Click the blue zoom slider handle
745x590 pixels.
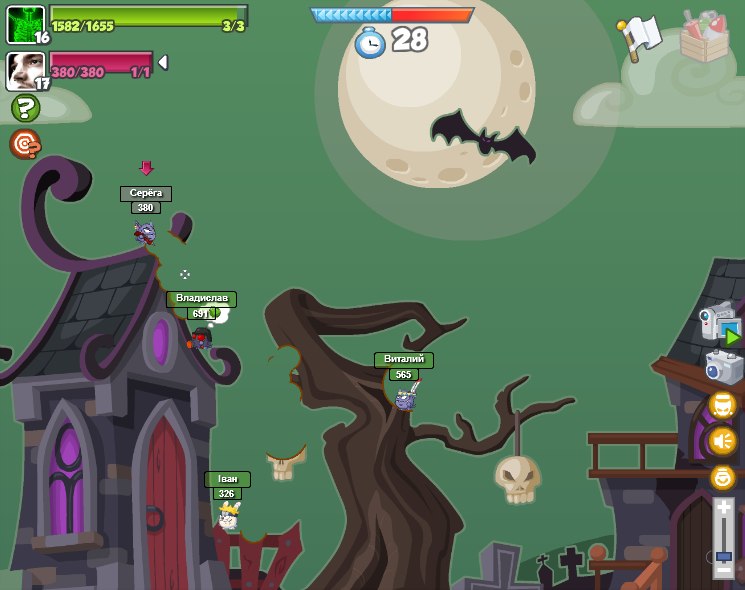pyautogui.click(x=723, y=555)
